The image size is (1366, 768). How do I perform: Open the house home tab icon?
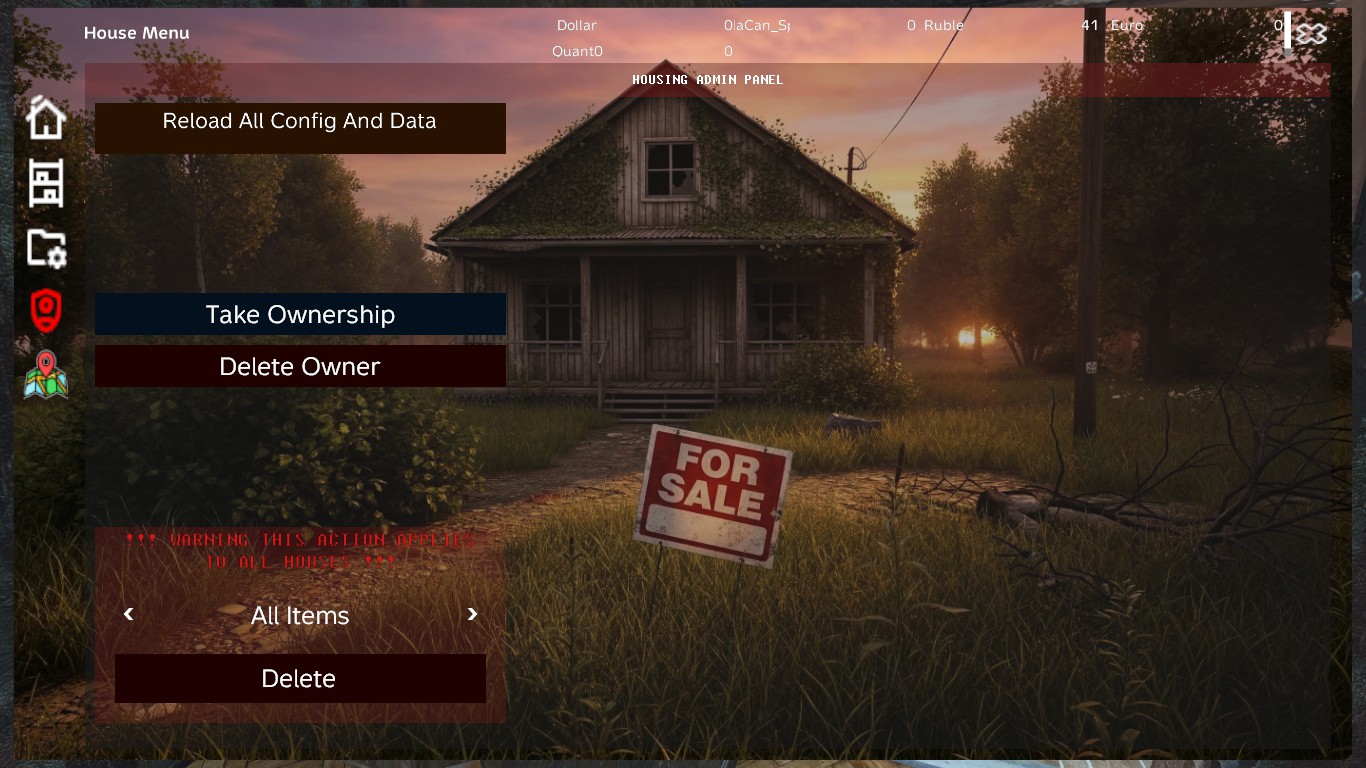46,118
